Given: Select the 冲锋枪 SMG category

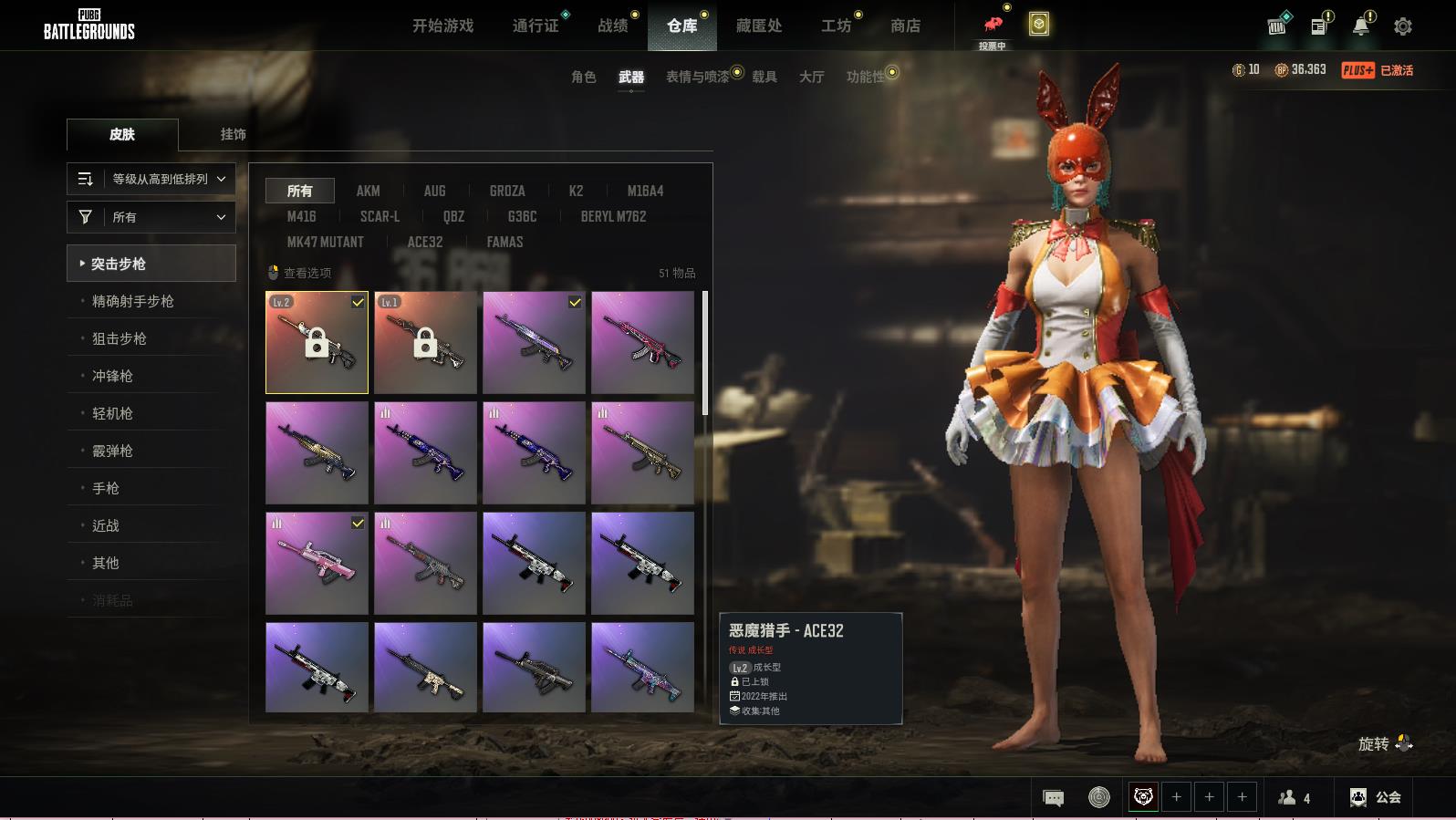Looking at the screenshot, I should click(x=112, y=376).
